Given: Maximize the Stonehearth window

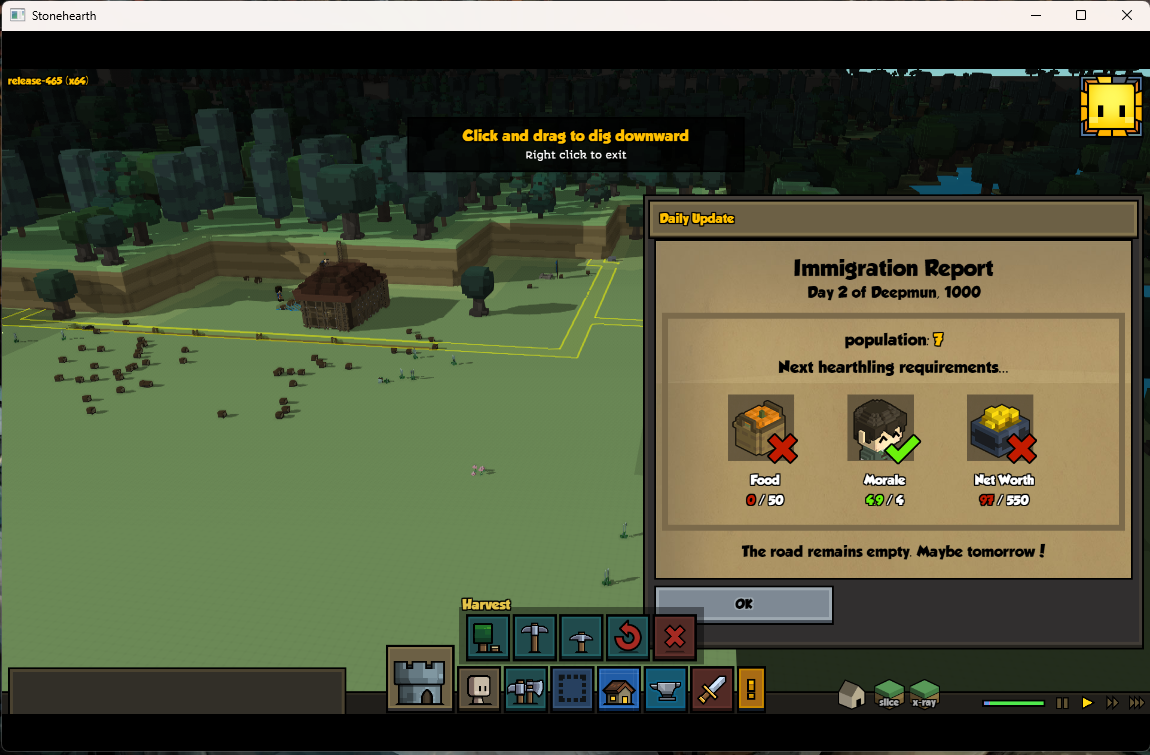Looking at the screenshot, I should point(1081,15).
